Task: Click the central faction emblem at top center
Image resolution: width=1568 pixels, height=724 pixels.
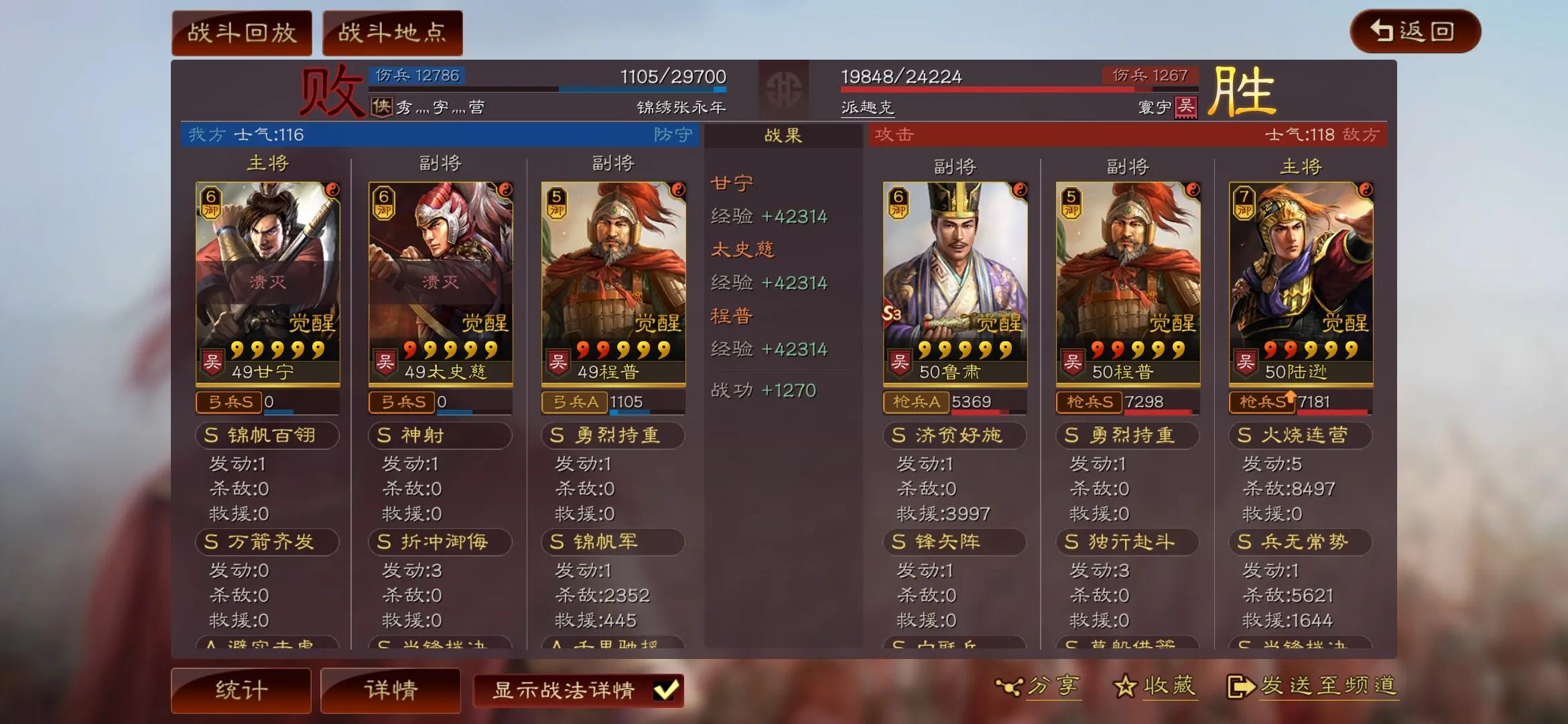Action: [x=785, y=90]
